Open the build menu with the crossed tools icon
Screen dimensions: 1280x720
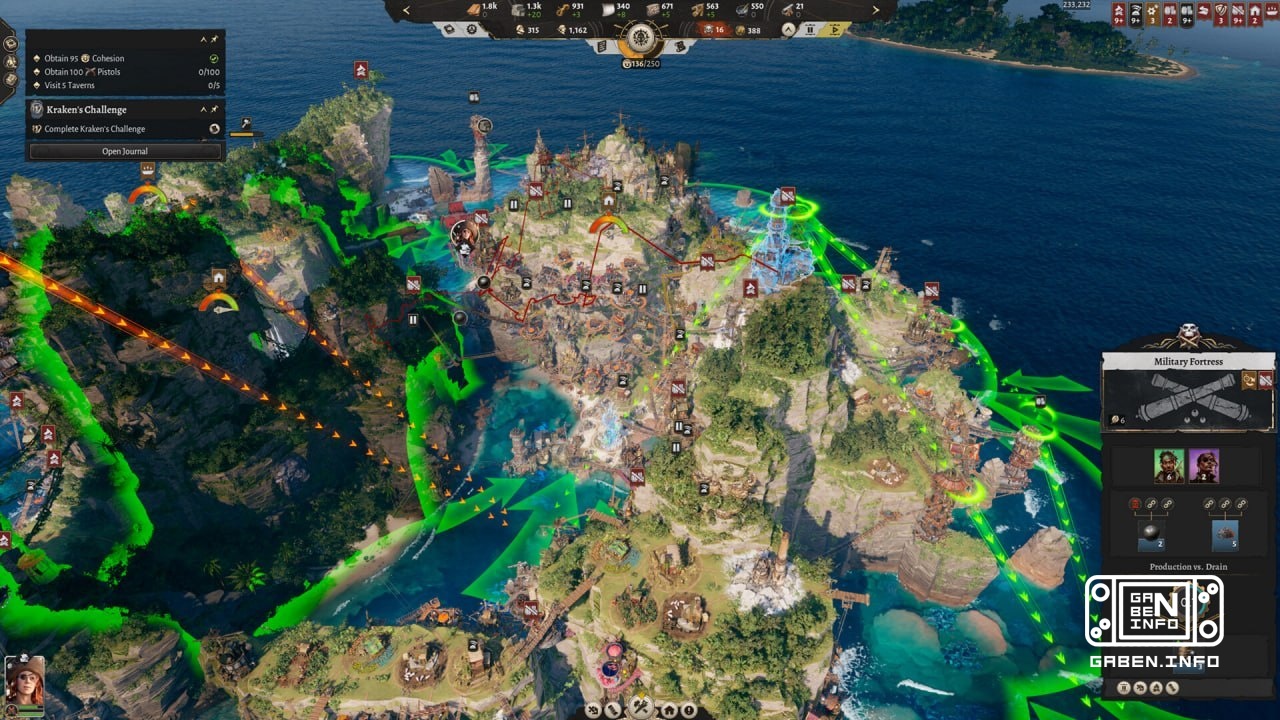click(x=640, y=707)
